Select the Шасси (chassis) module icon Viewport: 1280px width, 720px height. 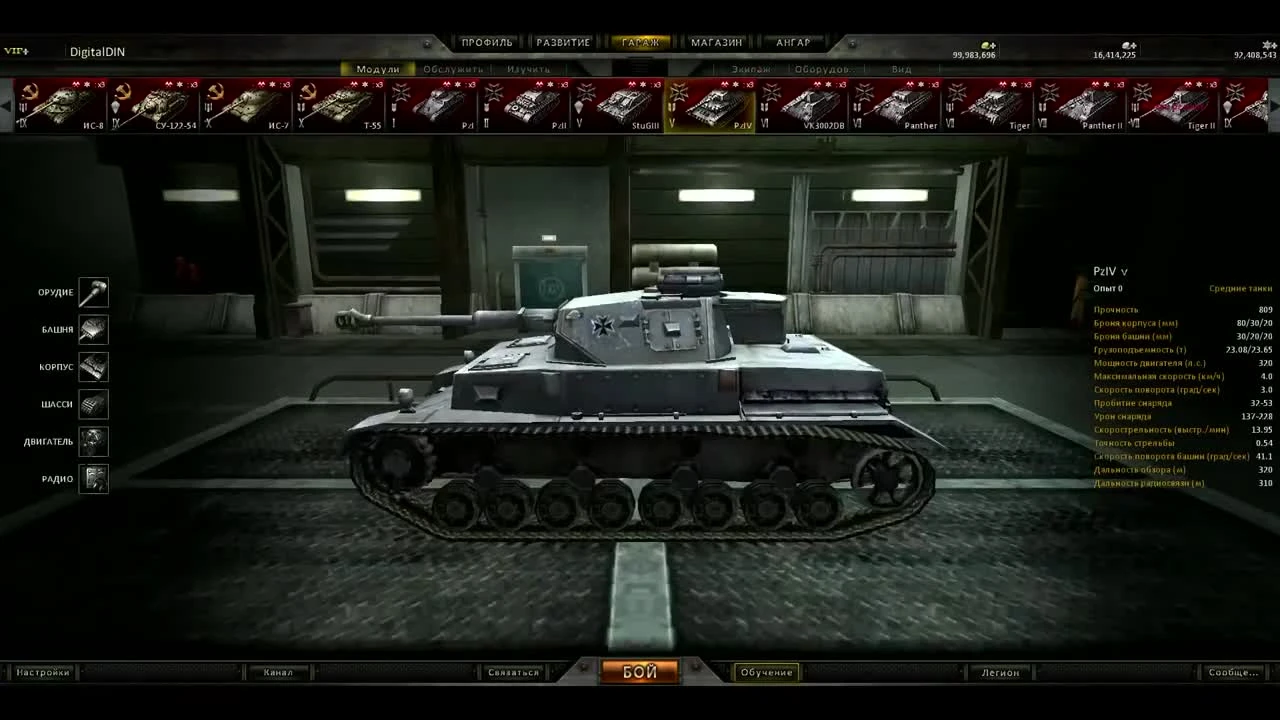93,404
